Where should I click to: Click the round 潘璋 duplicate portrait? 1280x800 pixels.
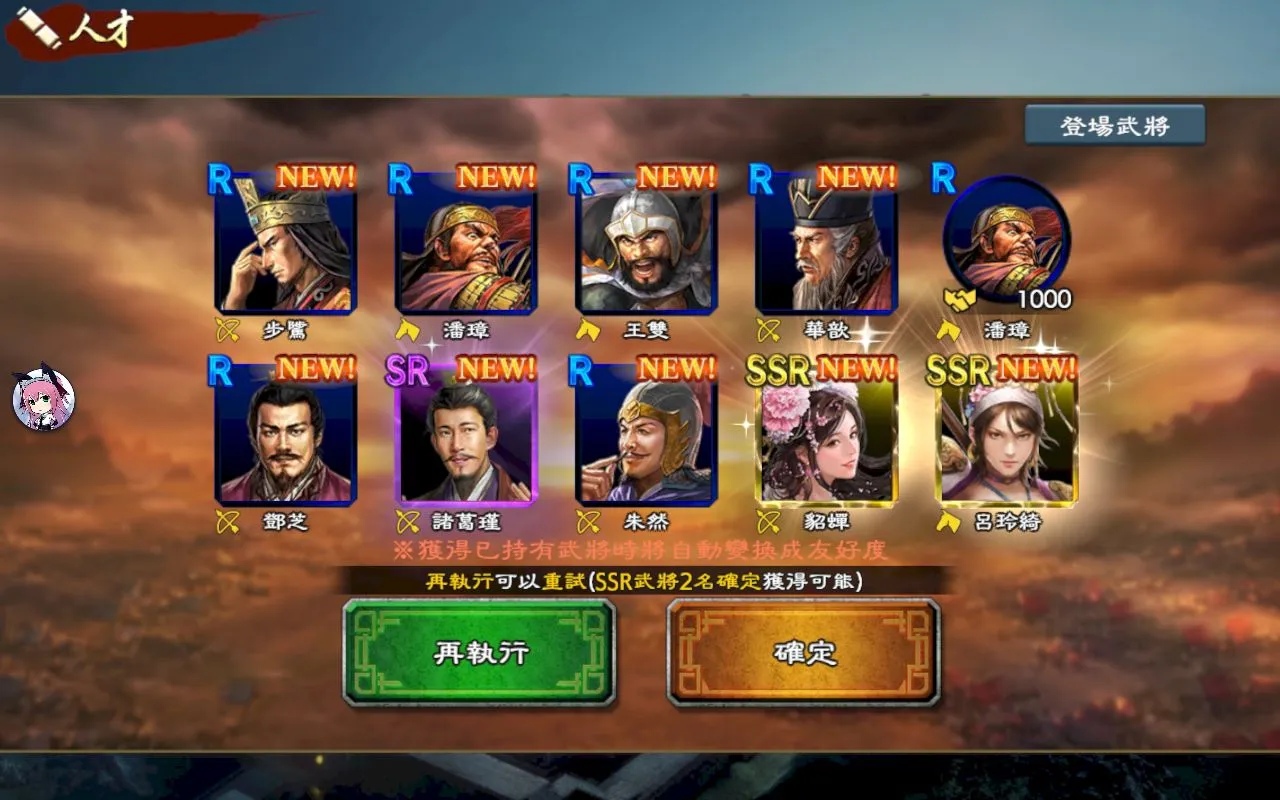(1006, 240)
